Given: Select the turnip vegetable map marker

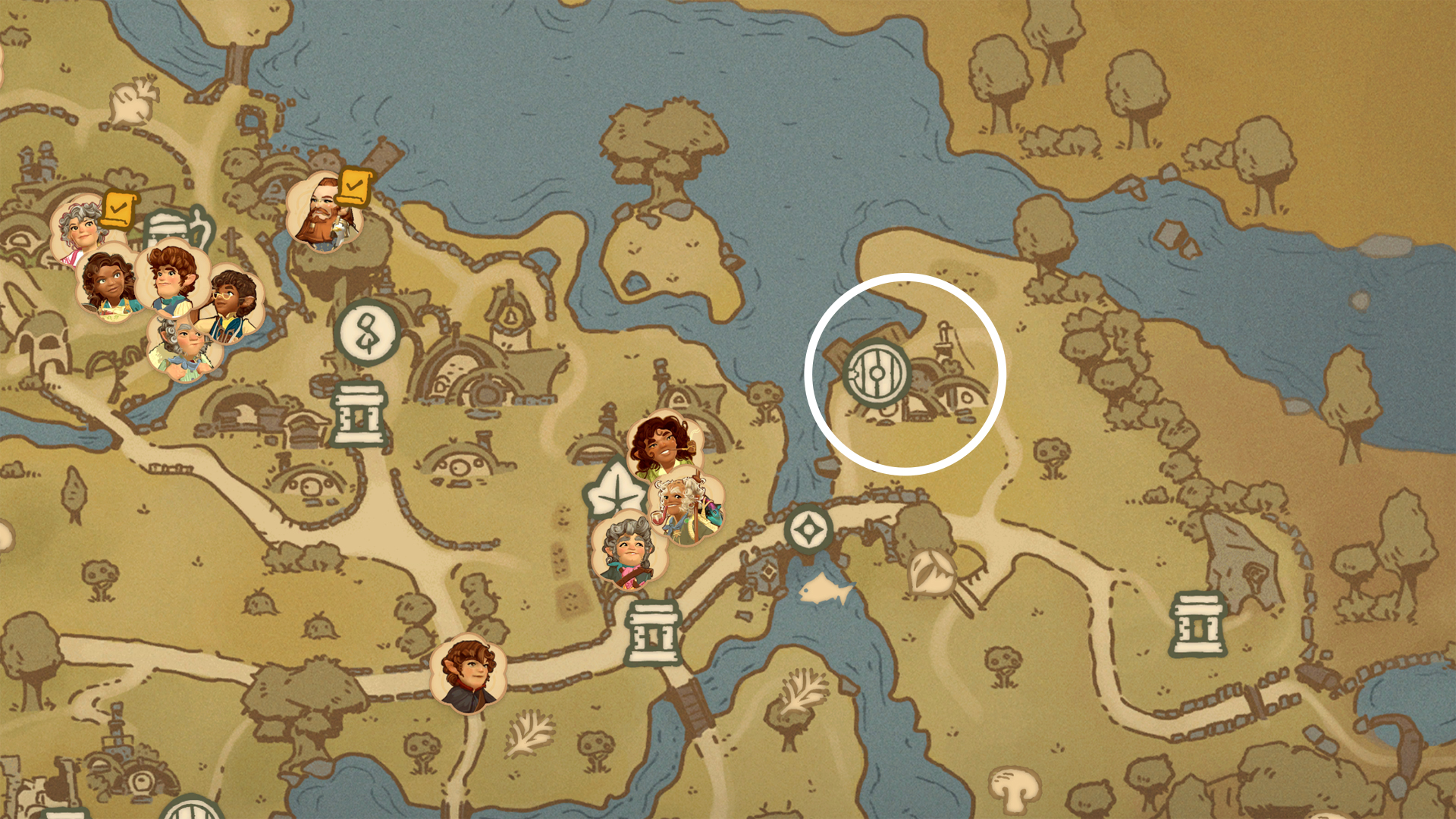Looking at the screenshot, I should (133, 102).
